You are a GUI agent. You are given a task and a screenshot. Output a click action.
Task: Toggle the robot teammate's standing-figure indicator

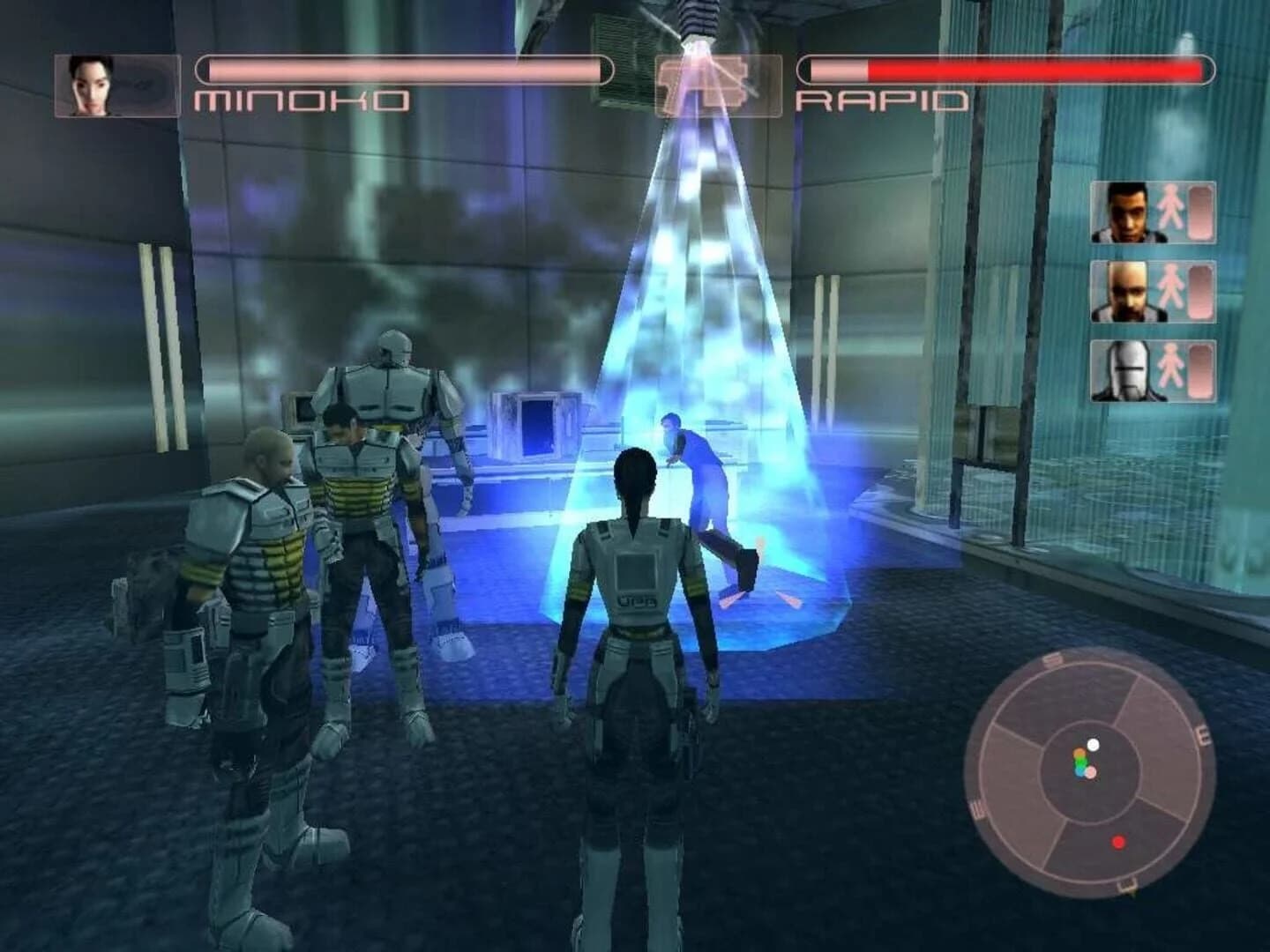tap(1170, 364)
